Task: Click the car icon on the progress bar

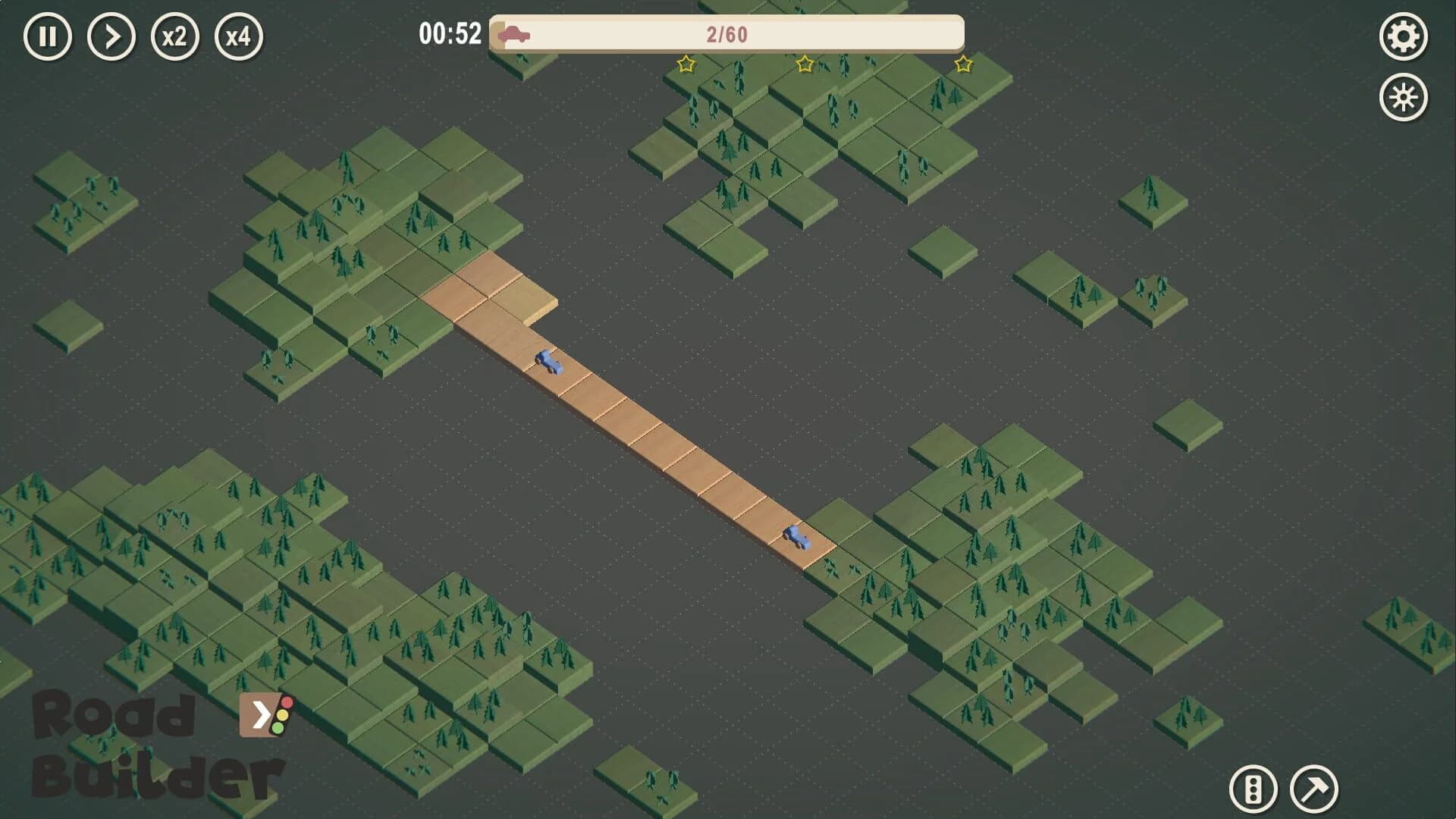Action: point(515,33)
